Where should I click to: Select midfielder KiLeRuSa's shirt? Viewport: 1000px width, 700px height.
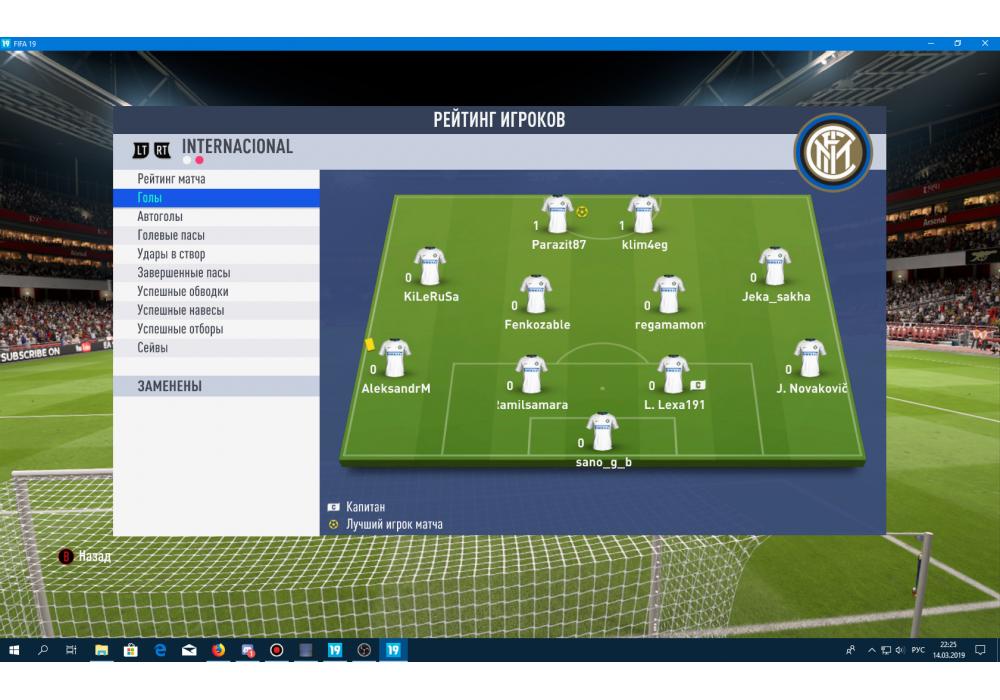[x=430, y=268]
